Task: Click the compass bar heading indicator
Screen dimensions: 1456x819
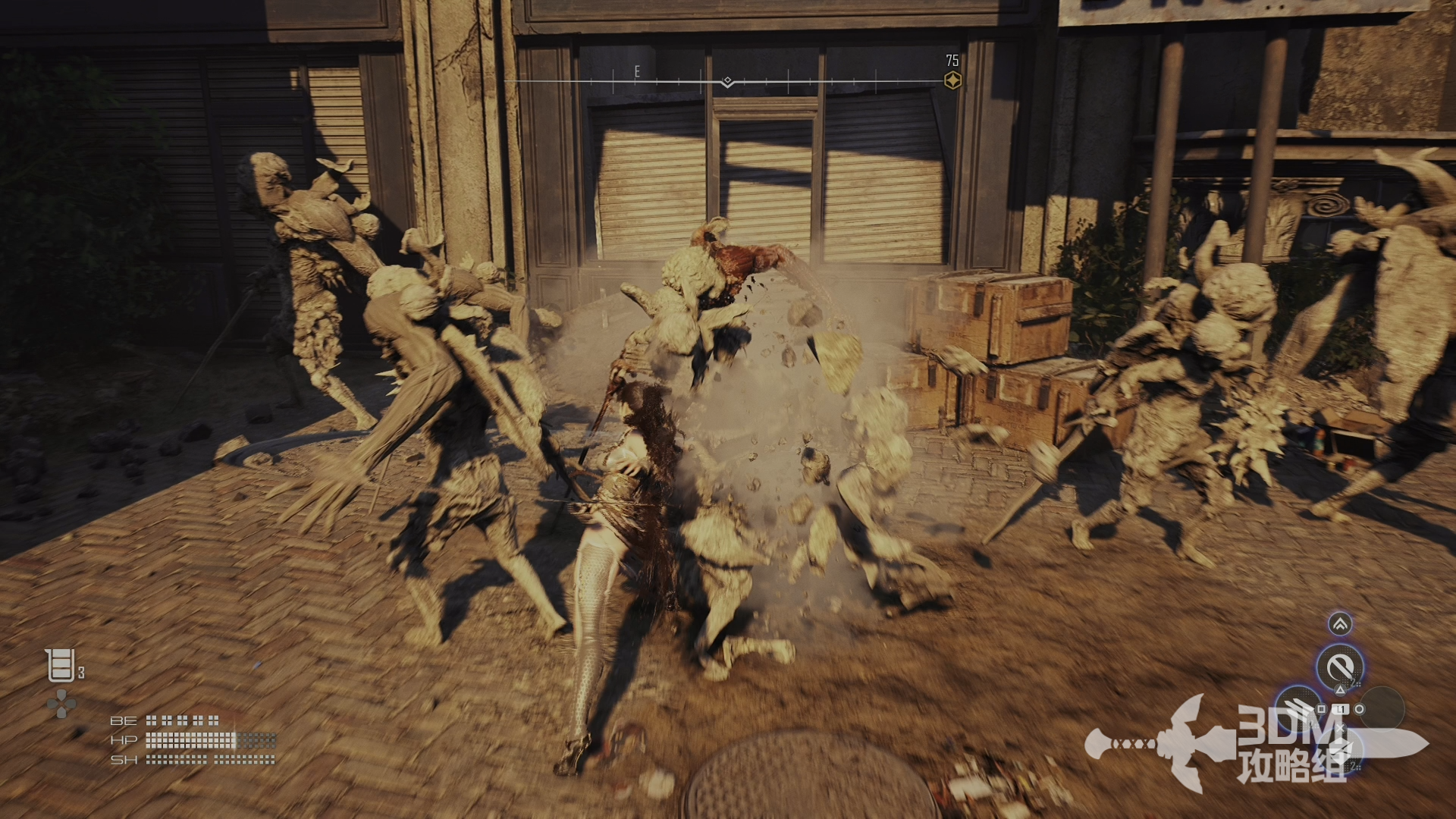Action: point(727,81)
